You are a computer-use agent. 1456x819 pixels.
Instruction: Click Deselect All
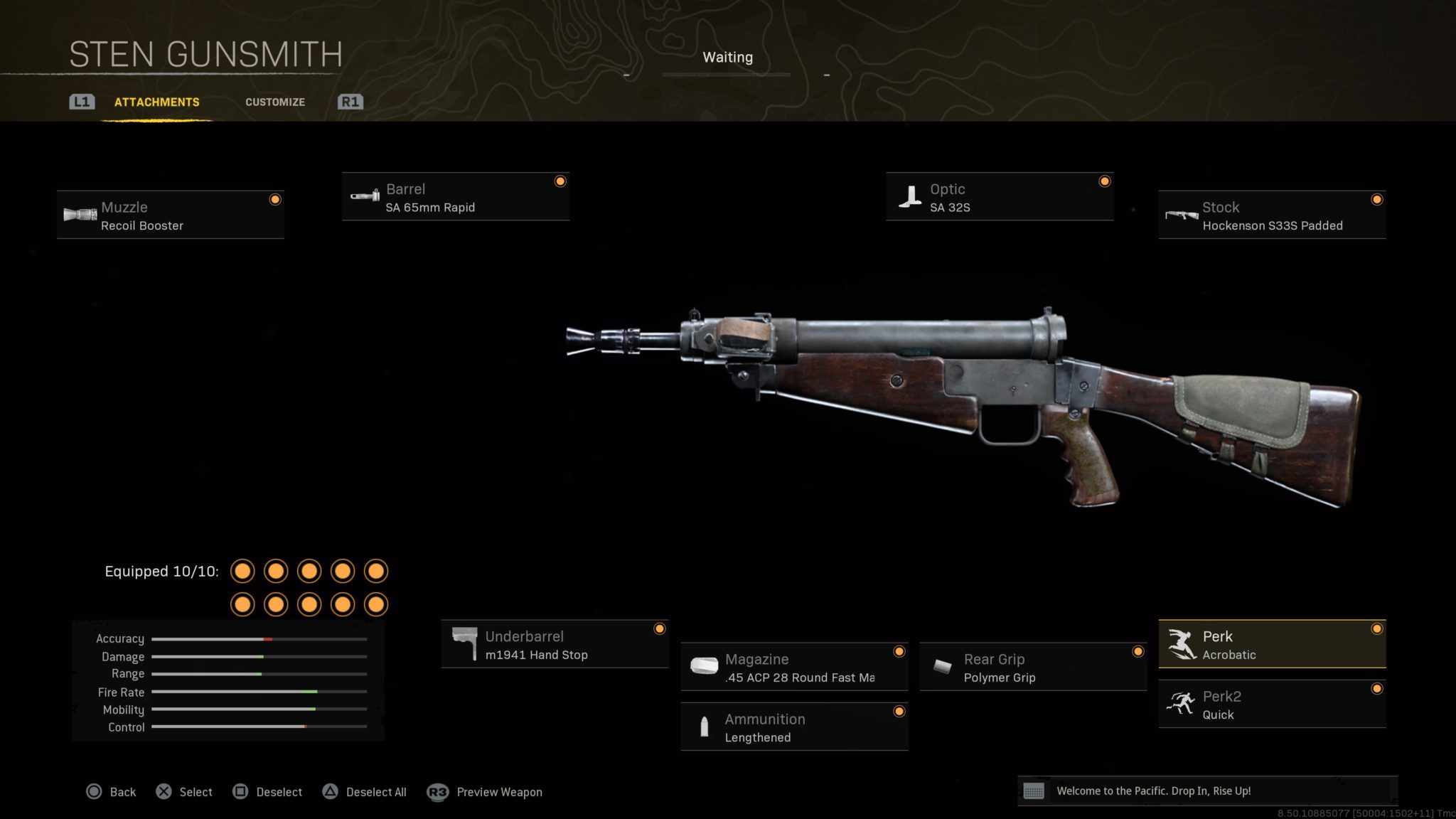(375, 791)
